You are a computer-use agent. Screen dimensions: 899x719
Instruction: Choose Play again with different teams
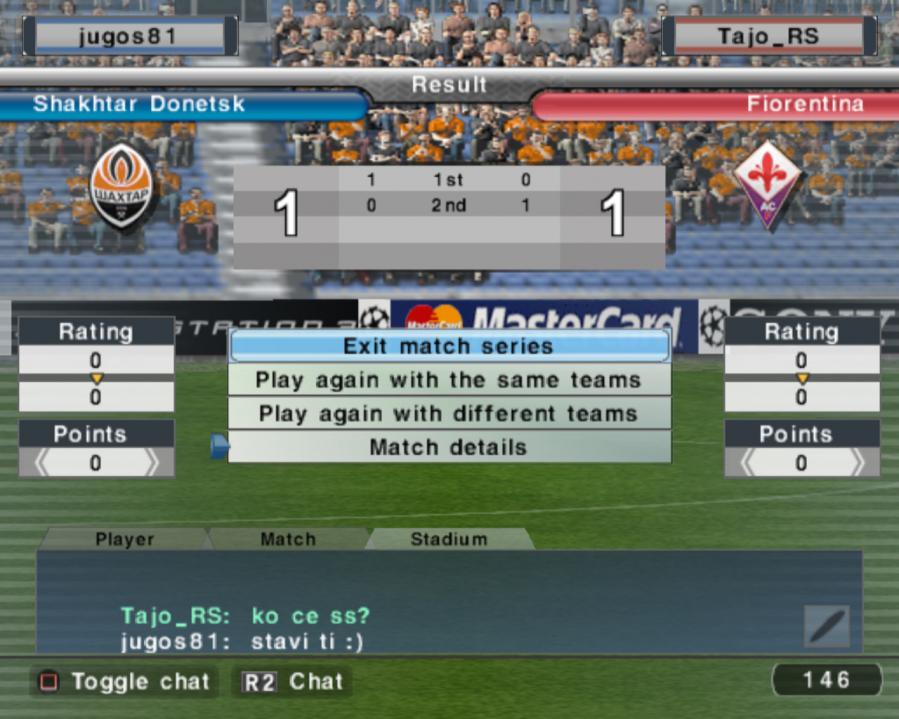coord(448,413)
